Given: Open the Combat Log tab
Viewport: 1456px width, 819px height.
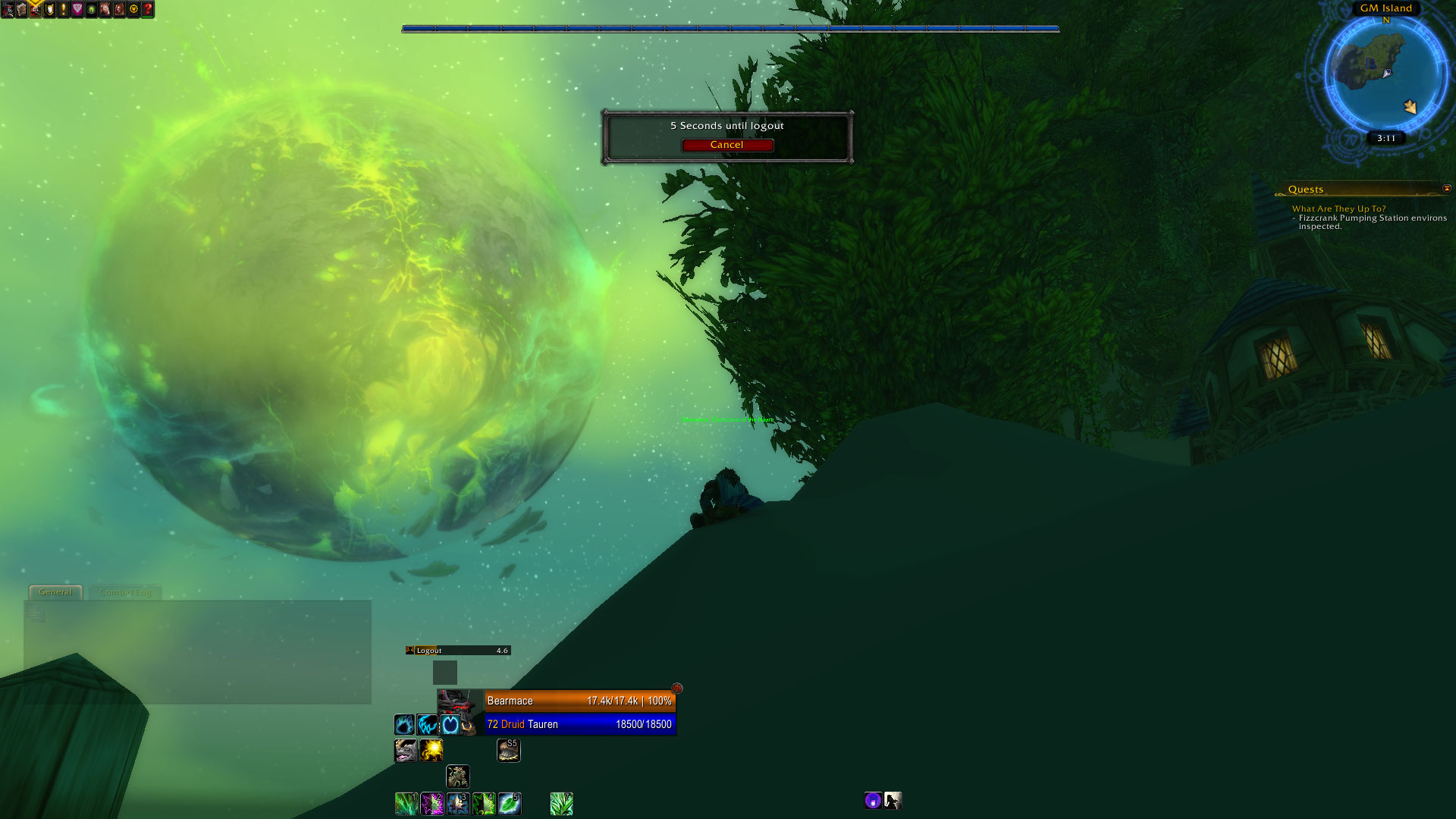Looking at the screenshot, I should (x=125, y=592).
